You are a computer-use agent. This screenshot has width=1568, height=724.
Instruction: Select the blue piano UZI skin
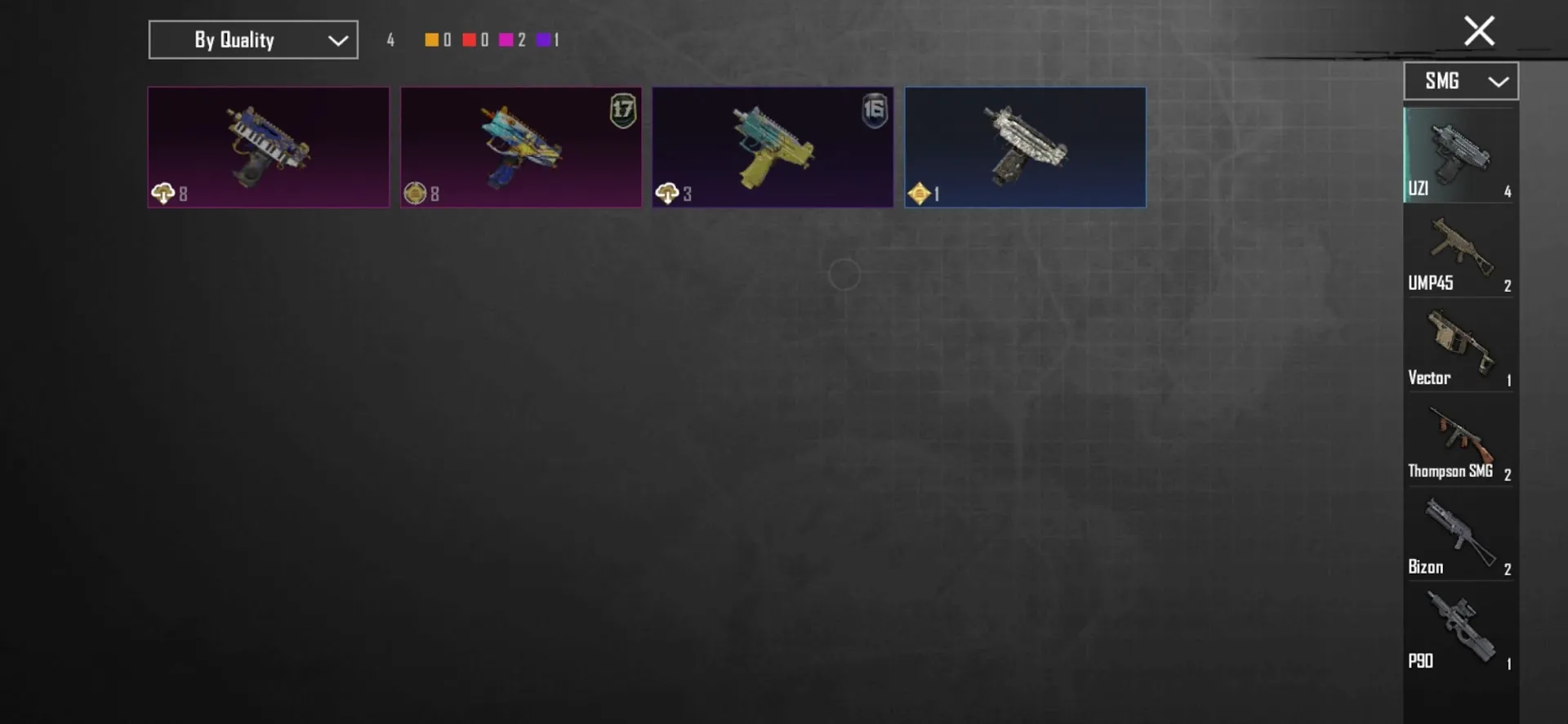[268, 147]
